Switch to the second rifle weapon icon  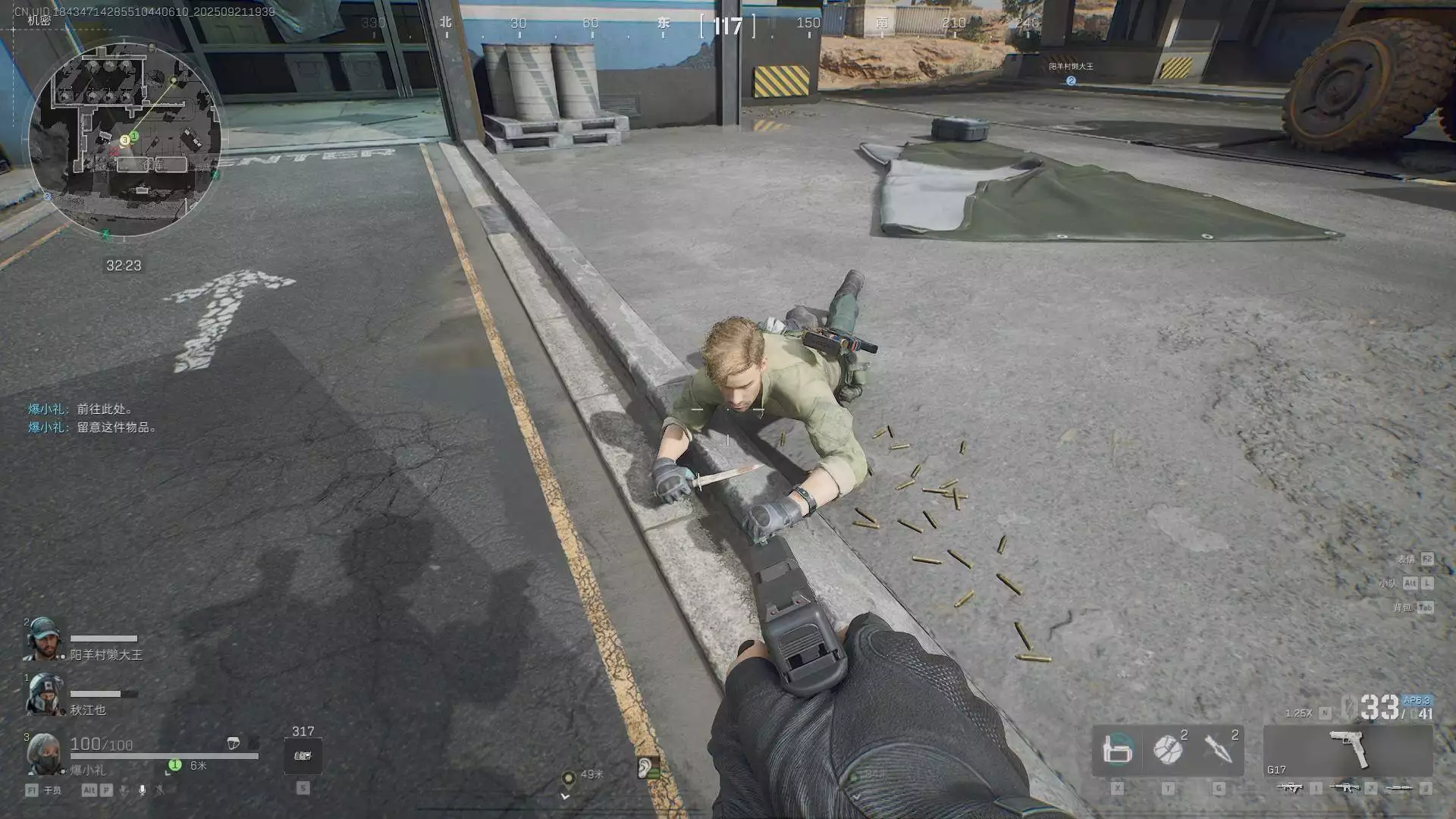(1345, 789)
